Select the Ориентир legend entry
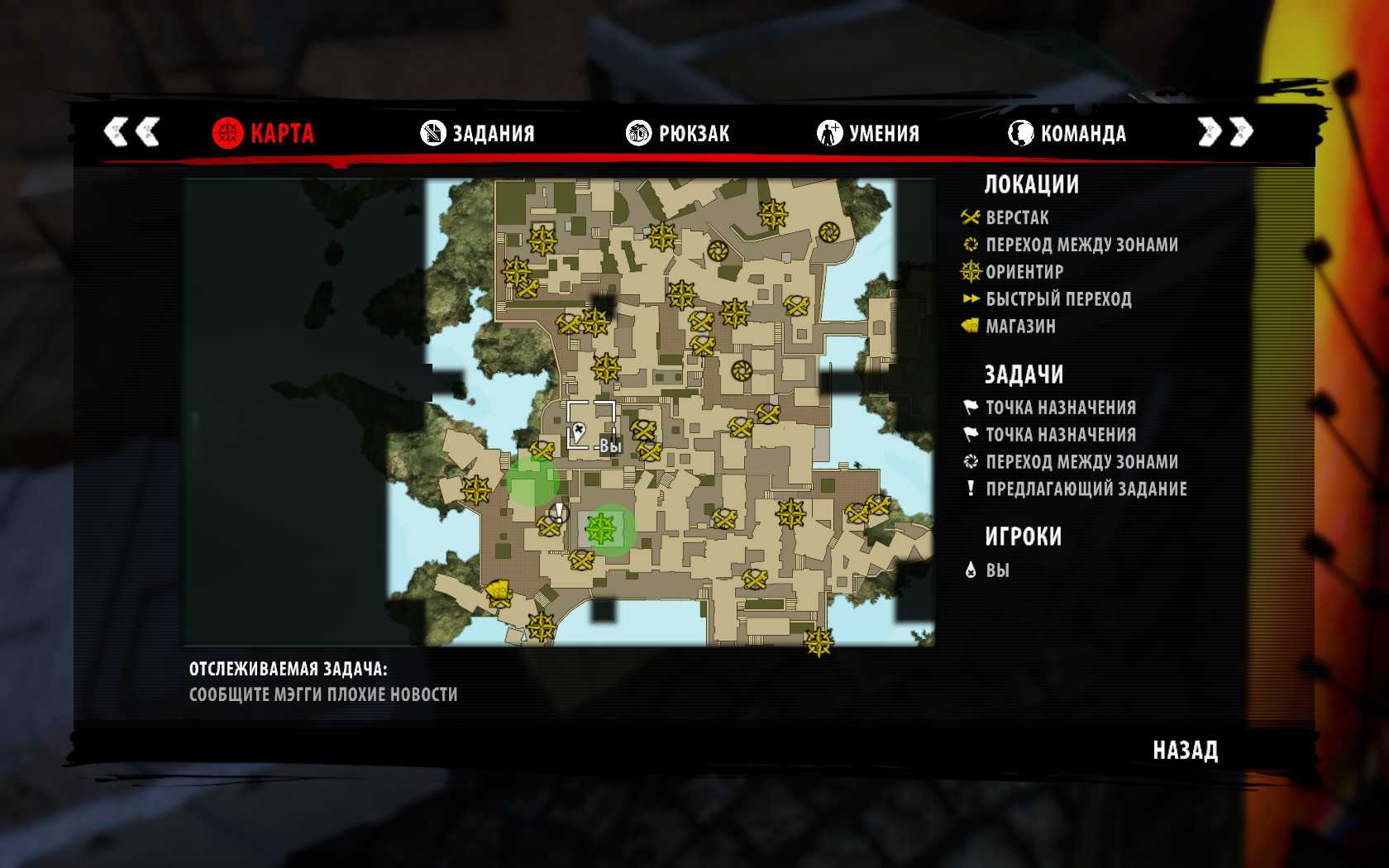This screenshot has width=1389, height=868. [x=1024, y=272]
